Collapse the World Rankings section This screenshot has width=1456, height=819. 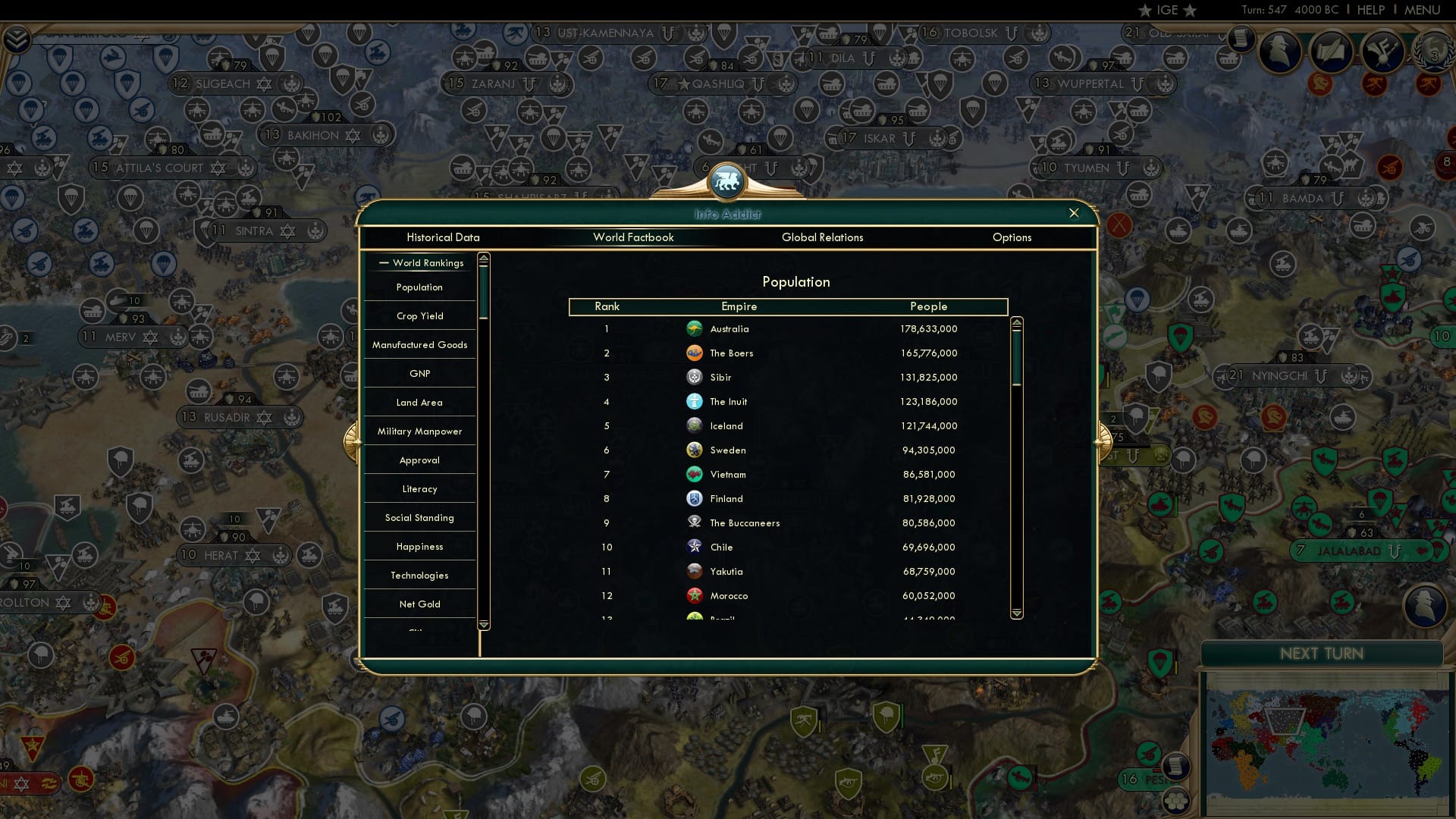[x=421, y=263]
